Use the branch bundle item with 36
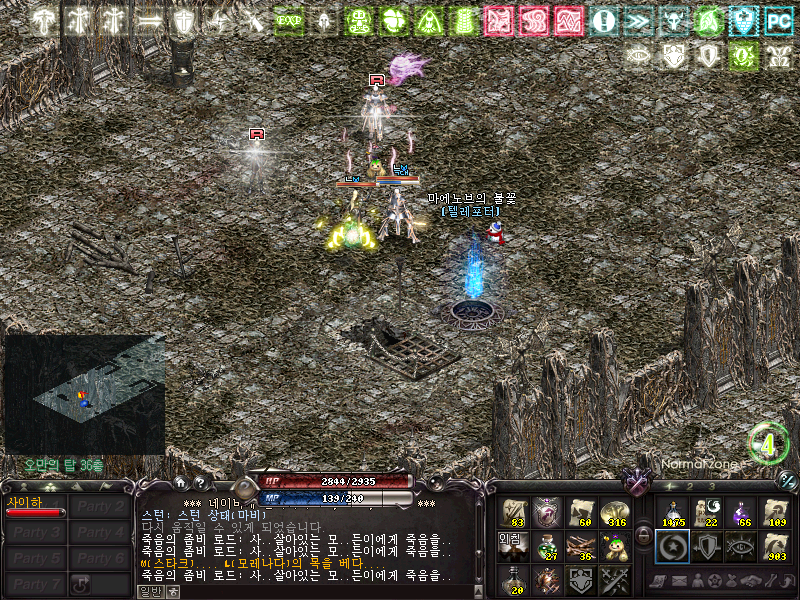The image size is (800, 600). coord(581,546)
